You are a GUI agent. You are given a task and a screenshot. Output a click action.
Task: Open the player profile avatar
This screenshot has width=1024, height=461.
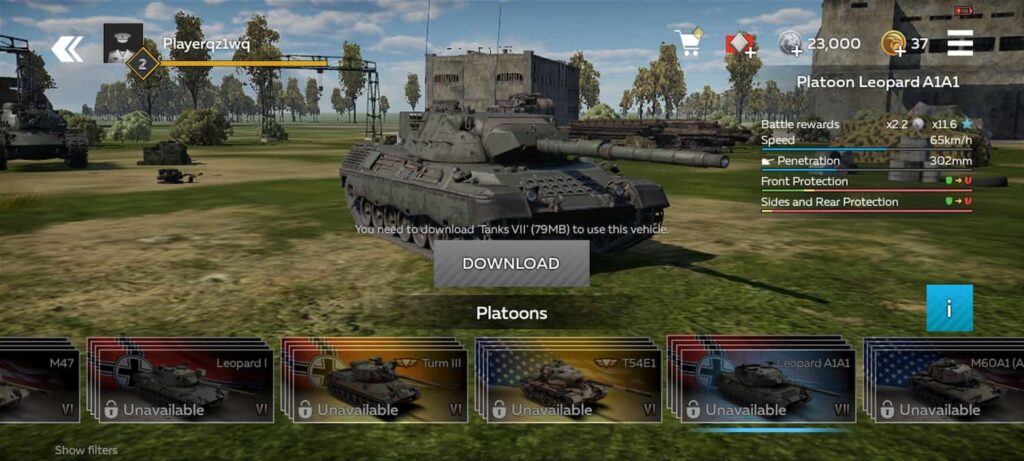[x=122, y=44]
